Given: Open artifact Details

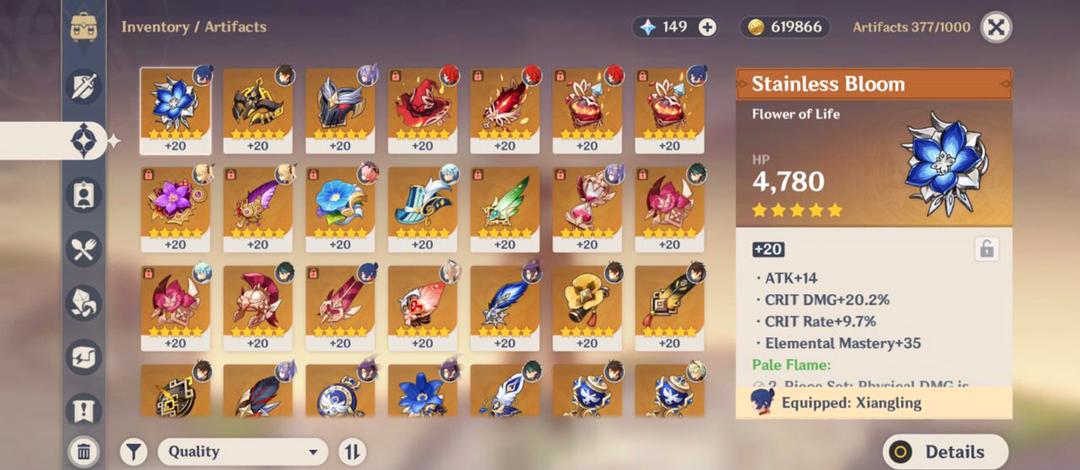Looking at the screenshot, I should [946, 452].
